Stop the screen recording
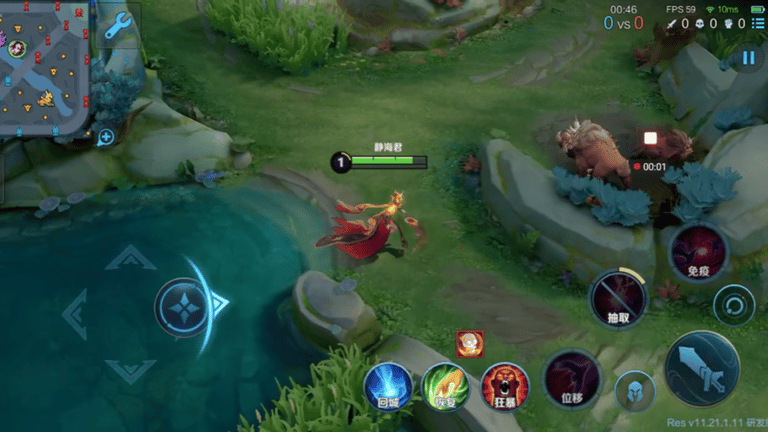Image resolution: width=768 pixels, height=432 pixels. (650, 138)
